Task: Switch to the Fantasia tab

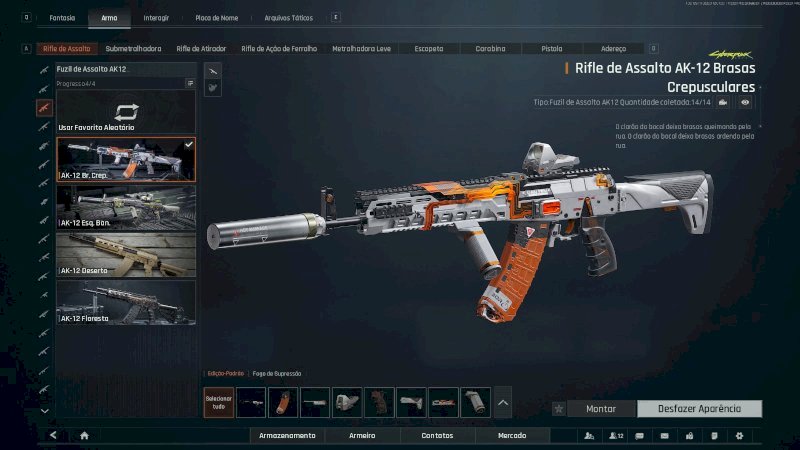Action: (x=62, y=18)
